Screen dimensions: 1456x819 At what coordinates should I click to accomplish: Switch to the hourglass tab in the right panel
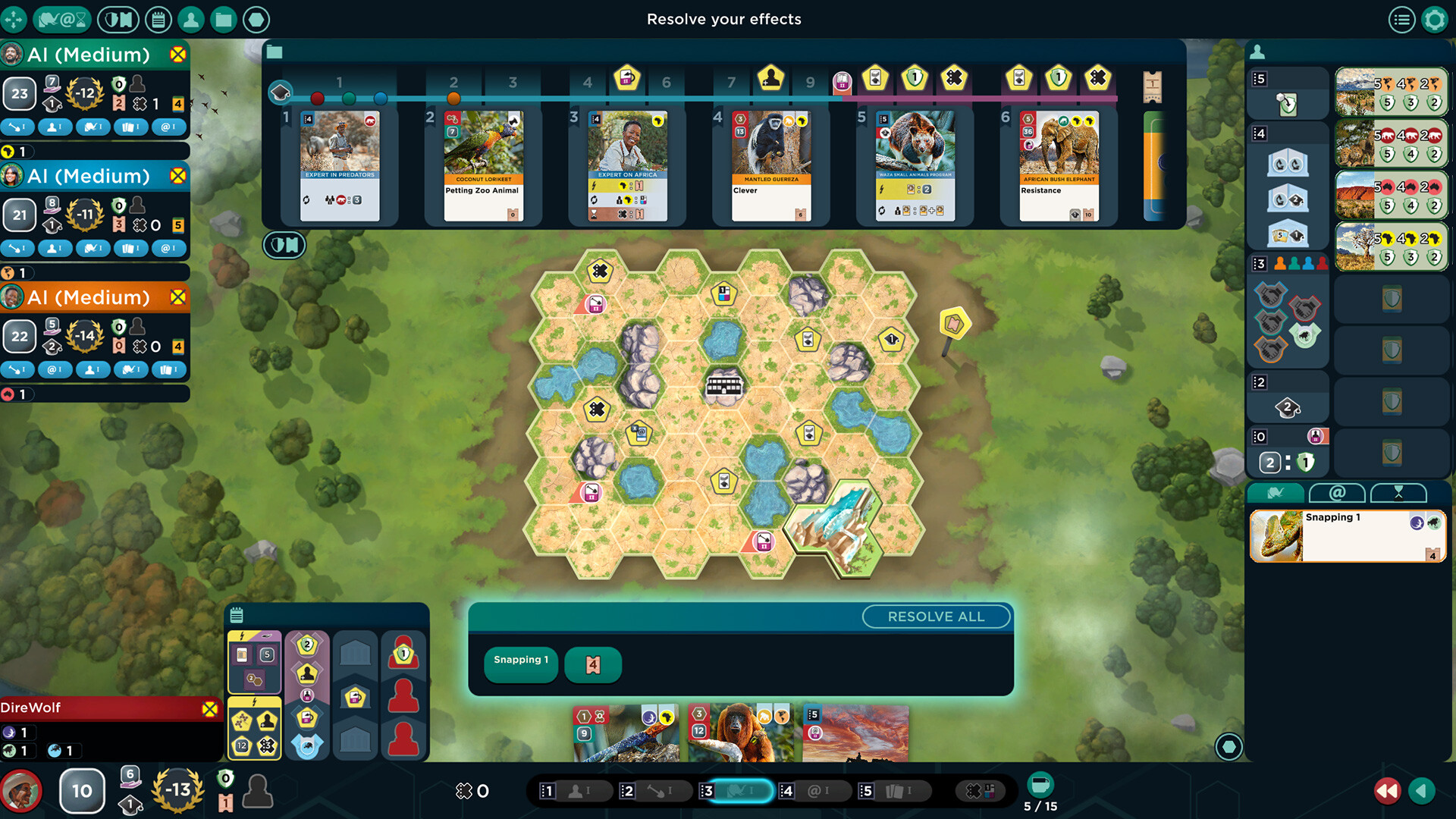pos(1399,494)
